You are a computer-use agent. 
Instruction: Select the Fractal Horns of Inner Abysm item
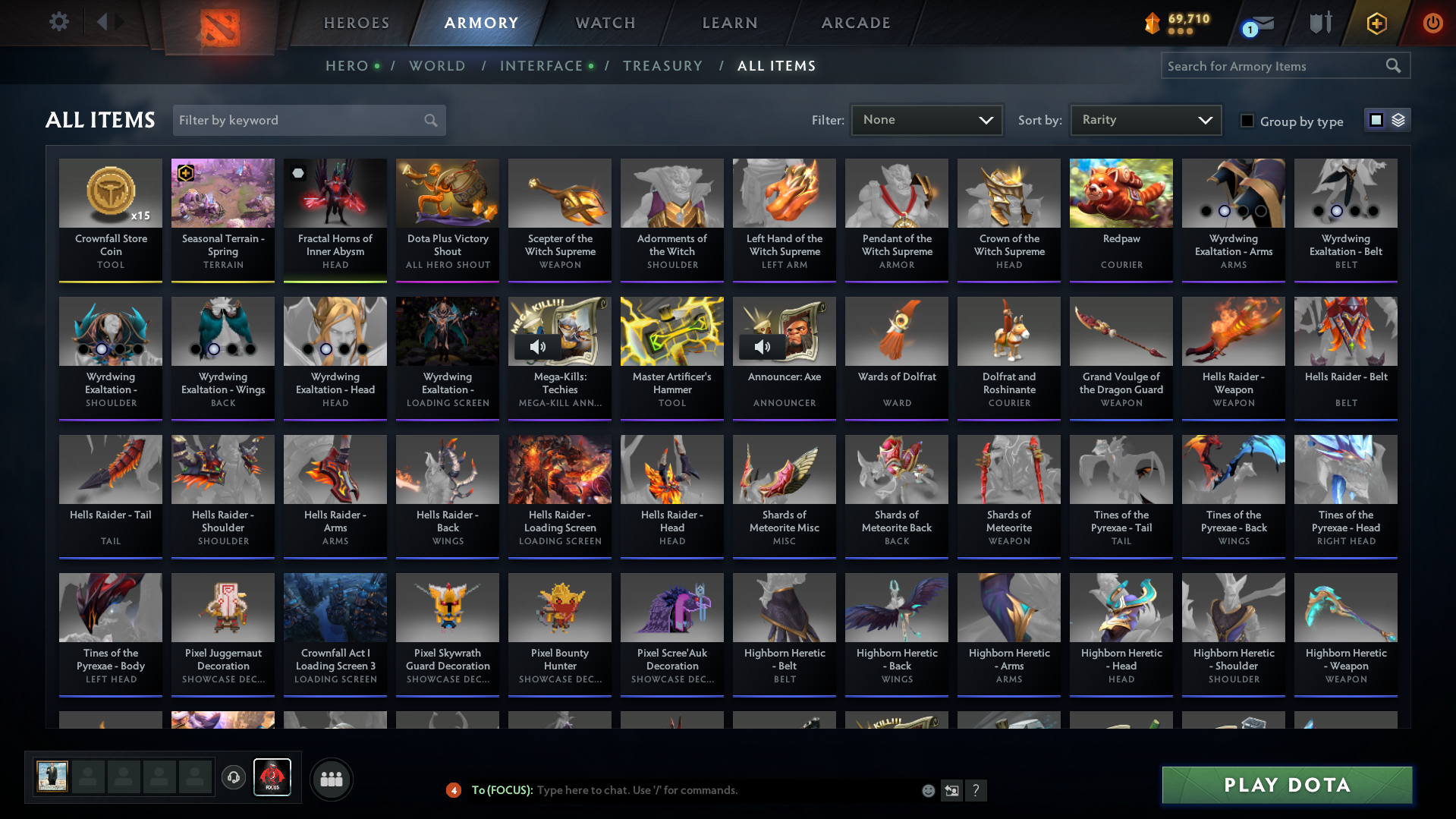click(x=335, y=219)
